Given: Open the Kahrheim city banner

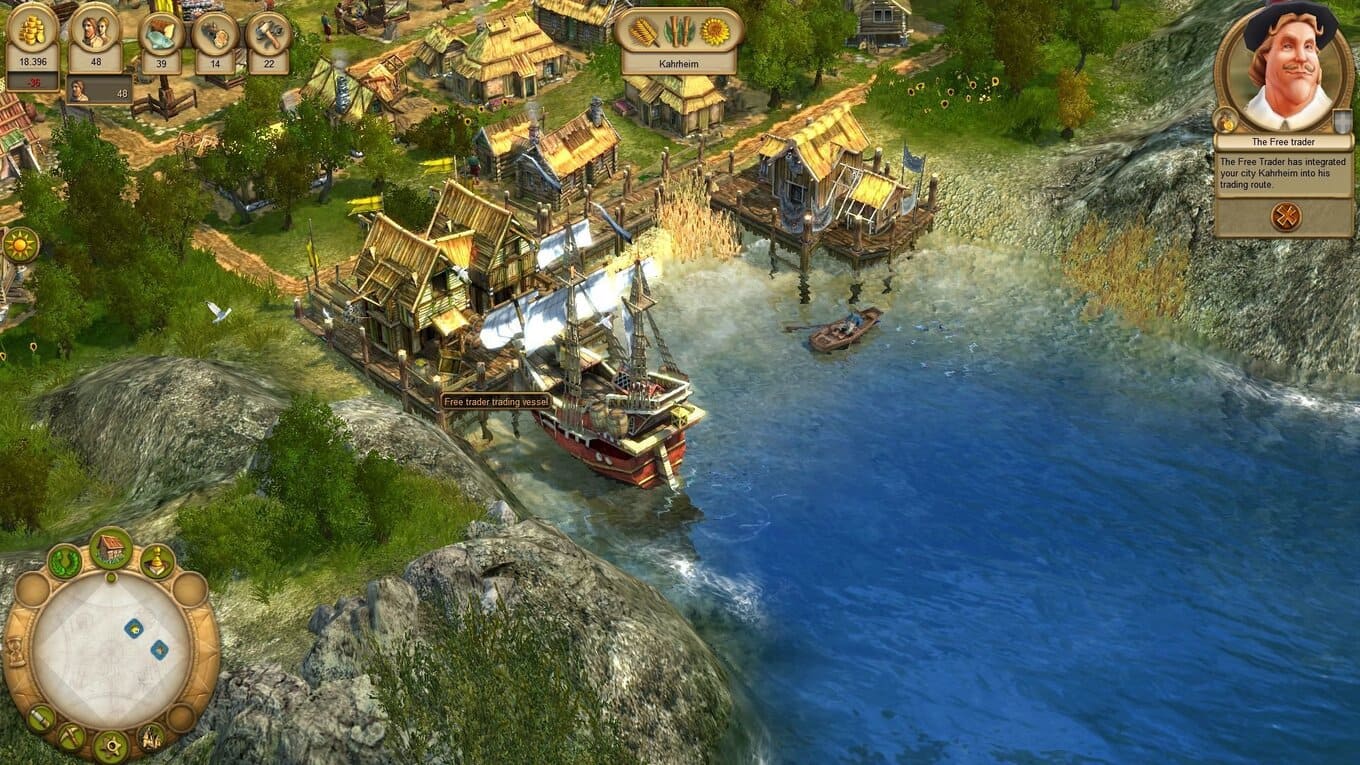Looking at the screenshot, I should pyautogui.click(x=679, y=41).
